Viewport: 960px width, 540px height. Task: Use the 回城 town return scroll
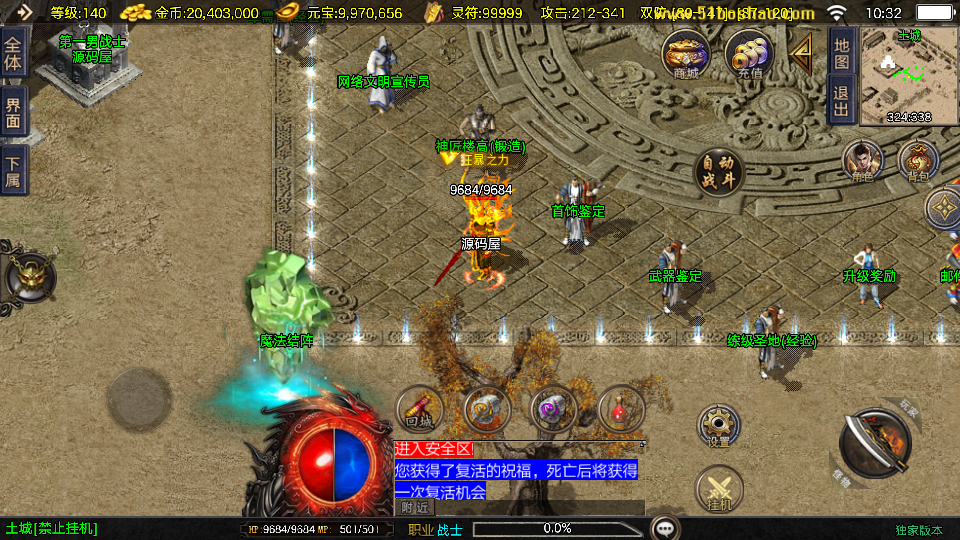tap(420, 409)
